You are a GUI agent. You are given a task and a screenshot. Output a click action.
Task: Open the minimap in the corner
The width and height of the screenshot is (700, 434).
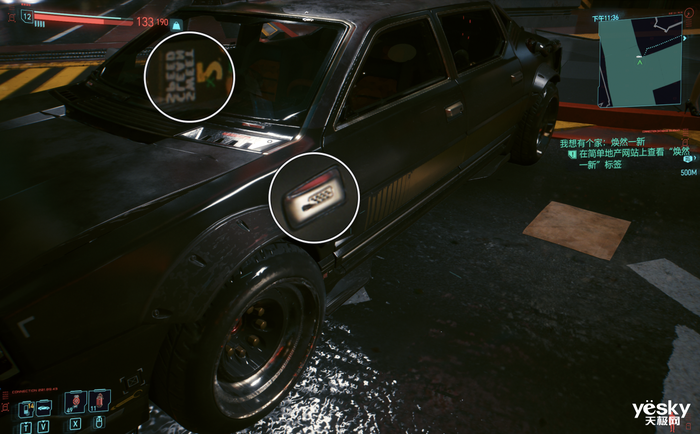(x=638, y=62)
